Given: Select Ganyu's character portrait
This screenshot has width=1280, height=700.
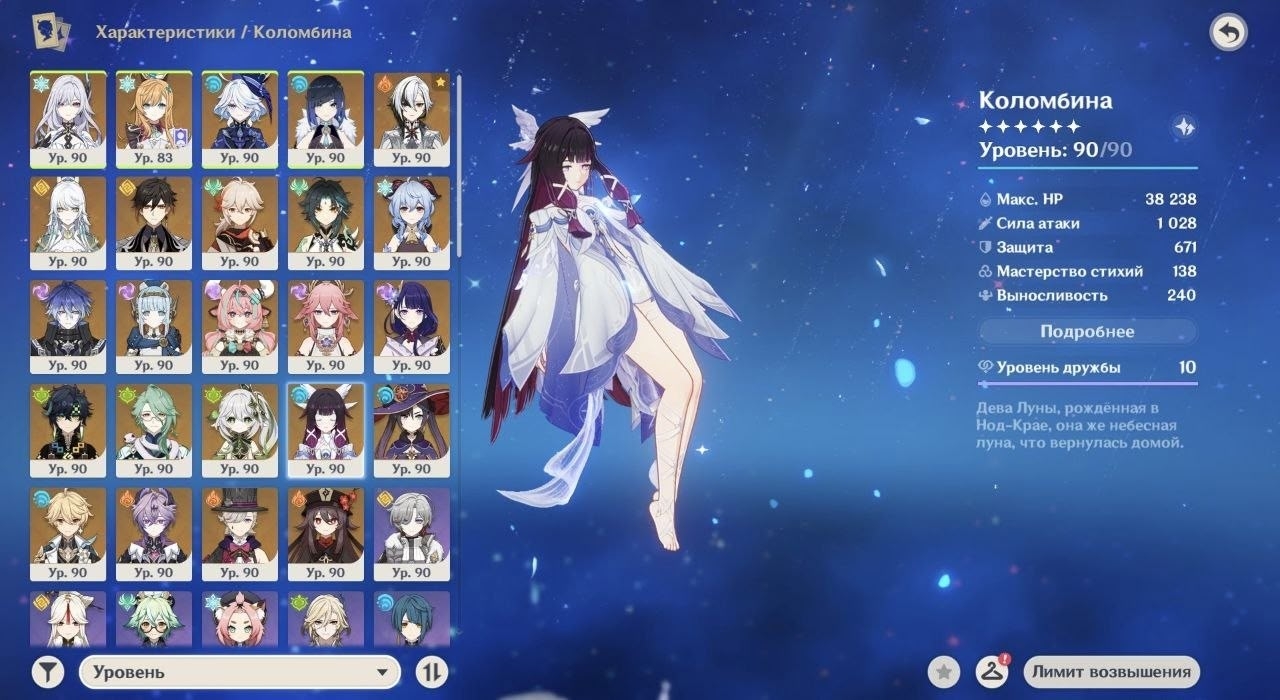Looking at the screenshot, I should click(412, 222).
